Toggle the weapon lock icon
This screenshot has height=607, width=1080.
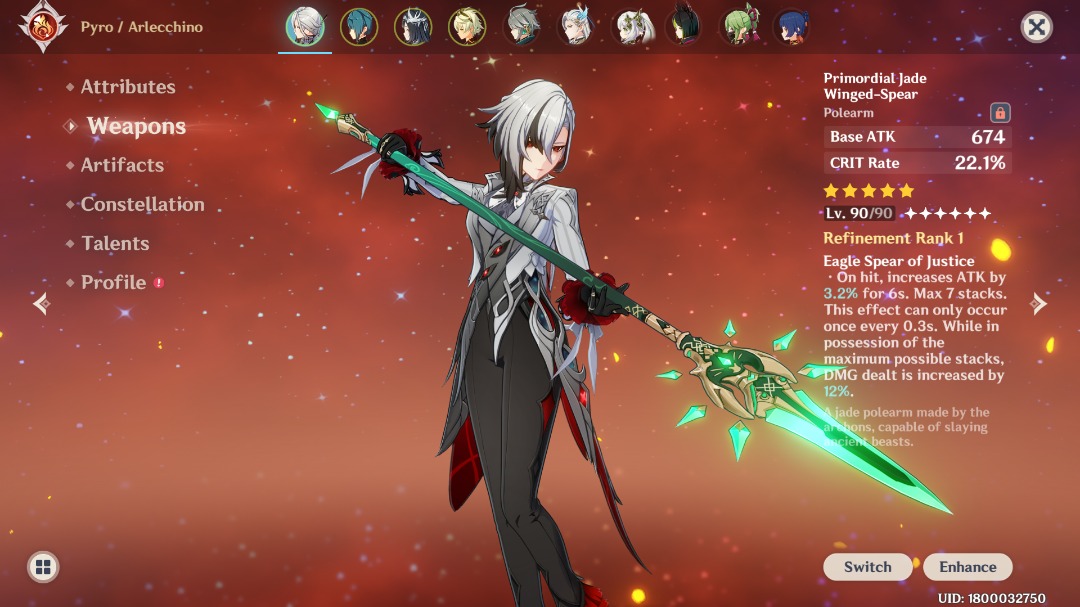[x=999, y=112]
